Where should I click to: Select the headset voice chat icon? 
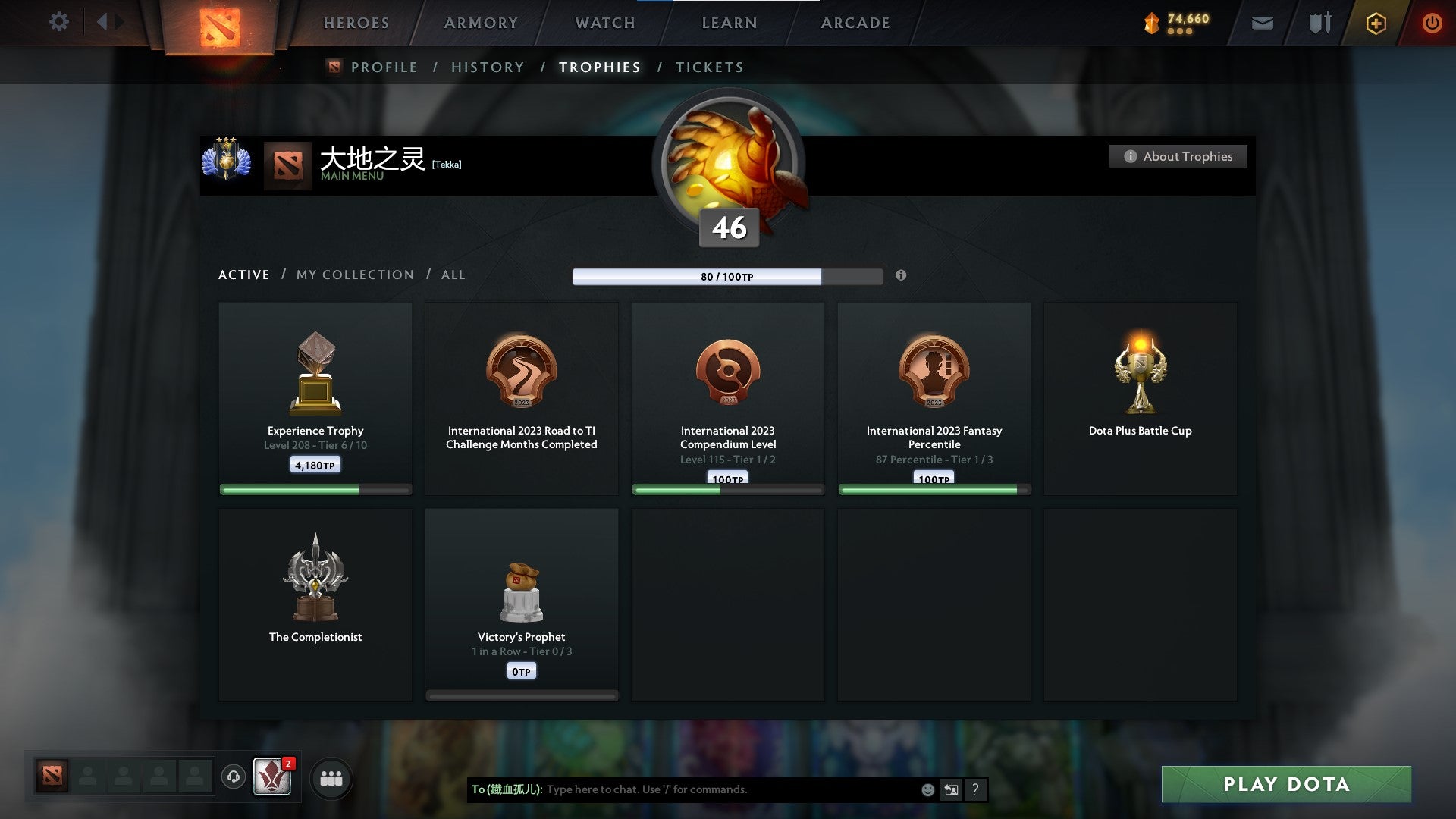pyautogui.click(x=233, y=777)
